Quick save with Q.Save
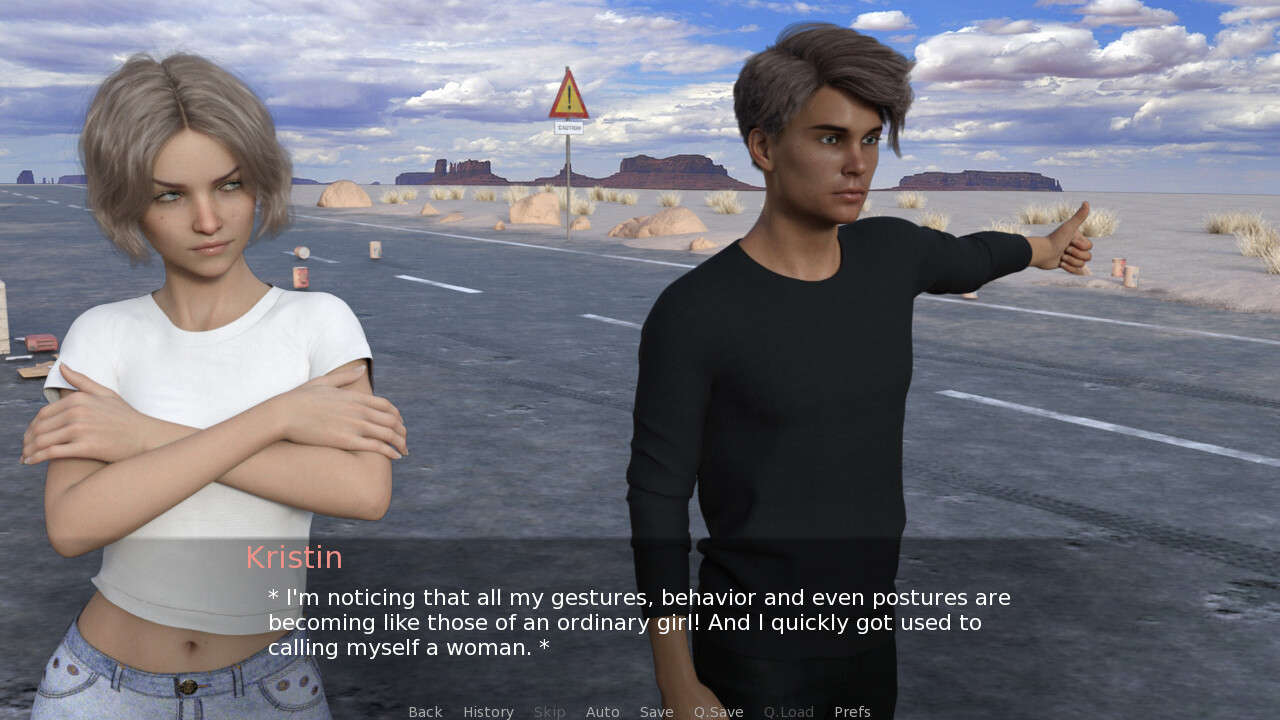Screen dimensions: 1280x720 point(718,712)
